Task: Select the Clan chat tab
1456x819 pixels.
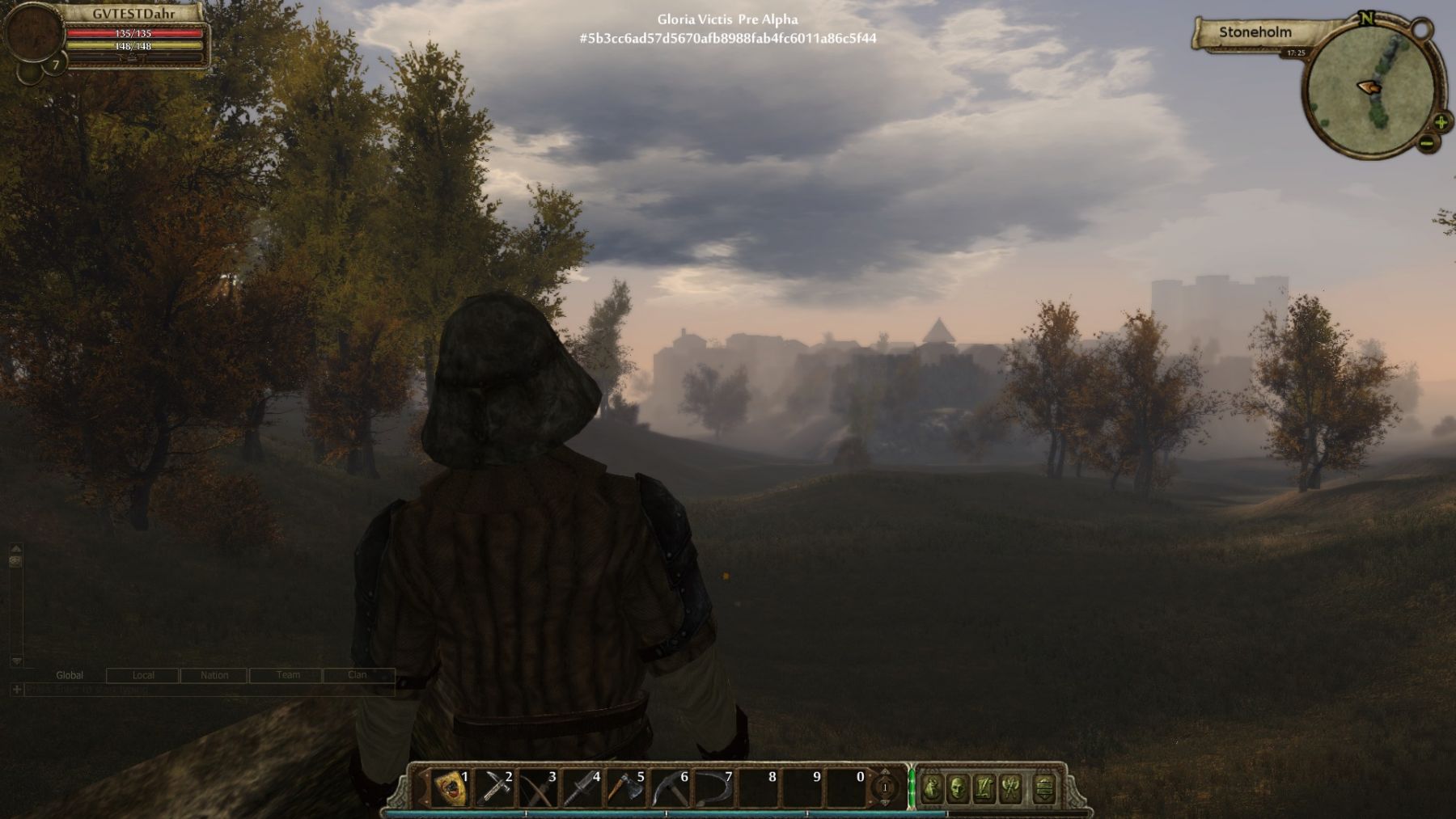Action: 358,675
